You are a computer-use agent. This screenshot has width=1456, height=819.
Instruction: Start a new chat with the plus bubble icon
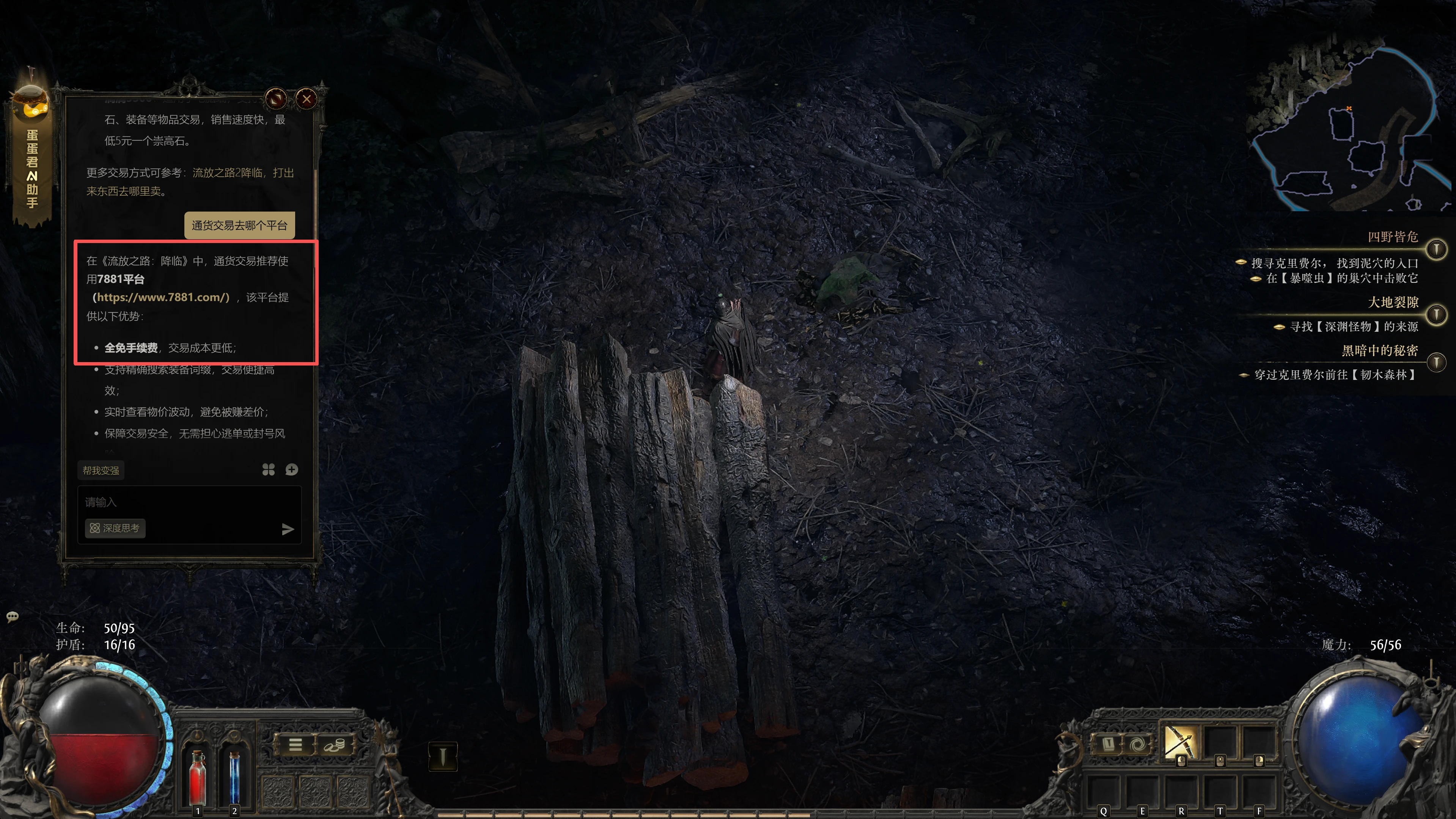click(292, 470)
